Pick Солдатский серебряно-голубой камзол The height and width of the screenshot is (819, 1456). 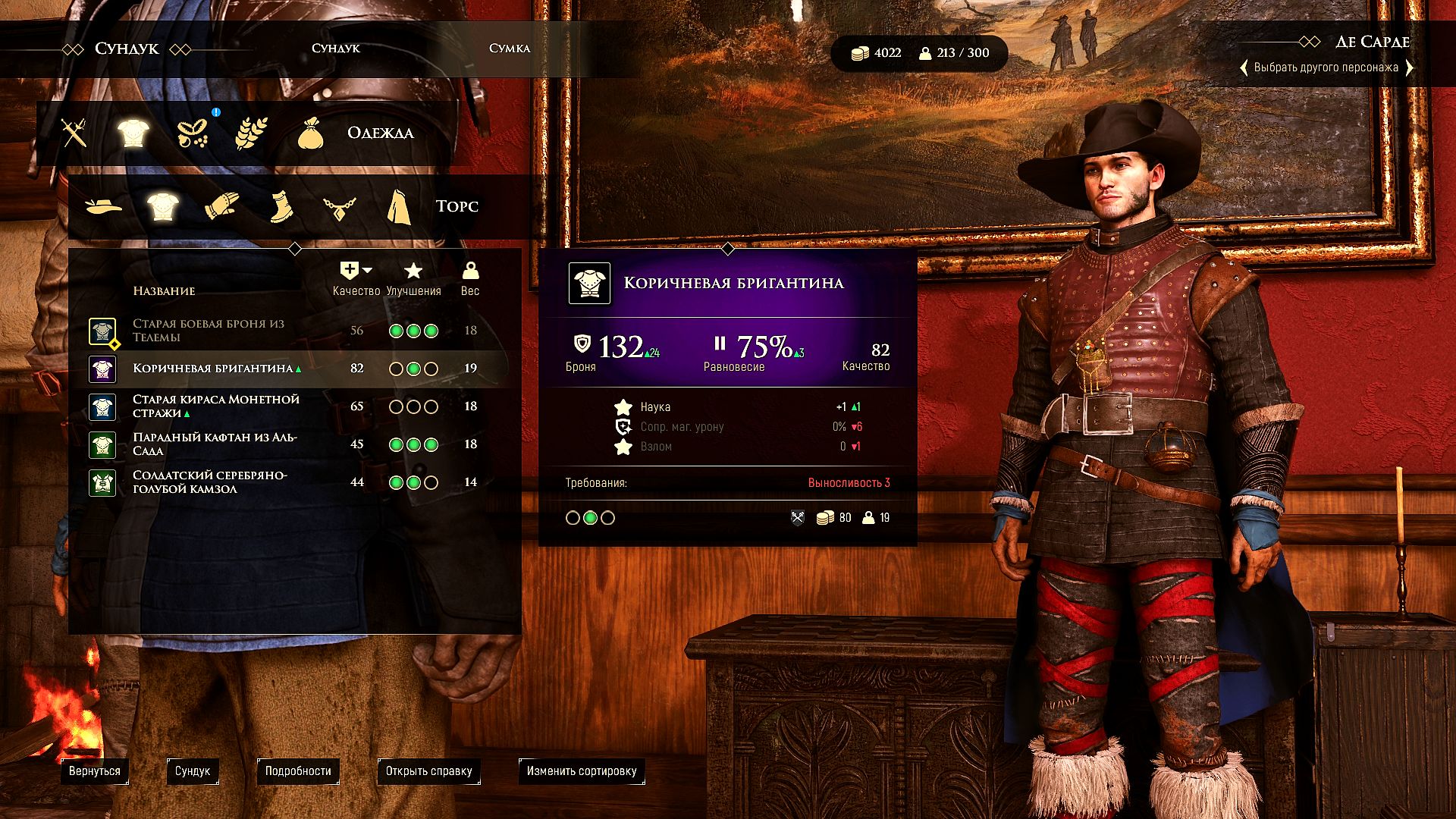pos(210,482)
